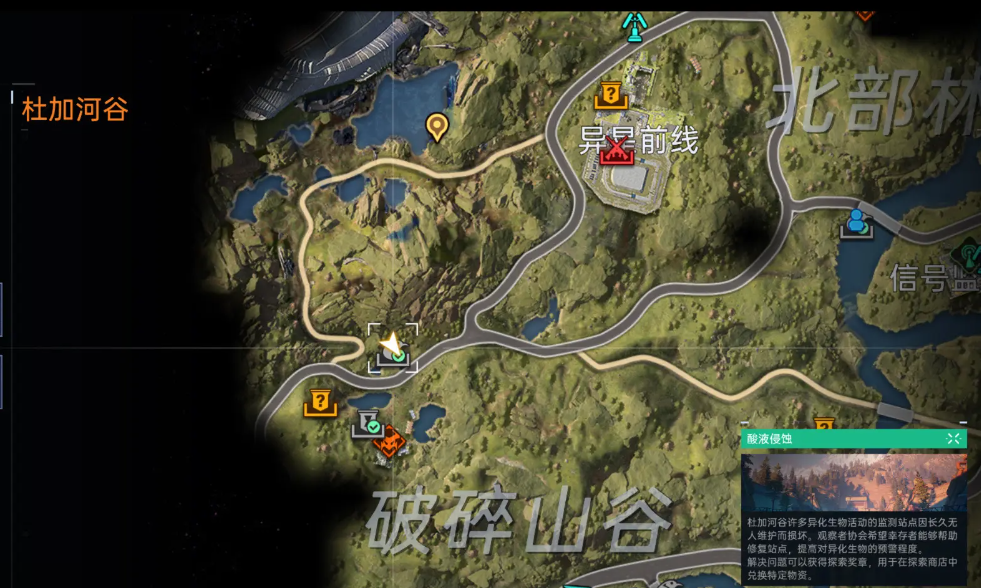Collapse the 酸液侵蚀 info panel
This screenshot has width=981, height=588.
(x=953, y=439)
